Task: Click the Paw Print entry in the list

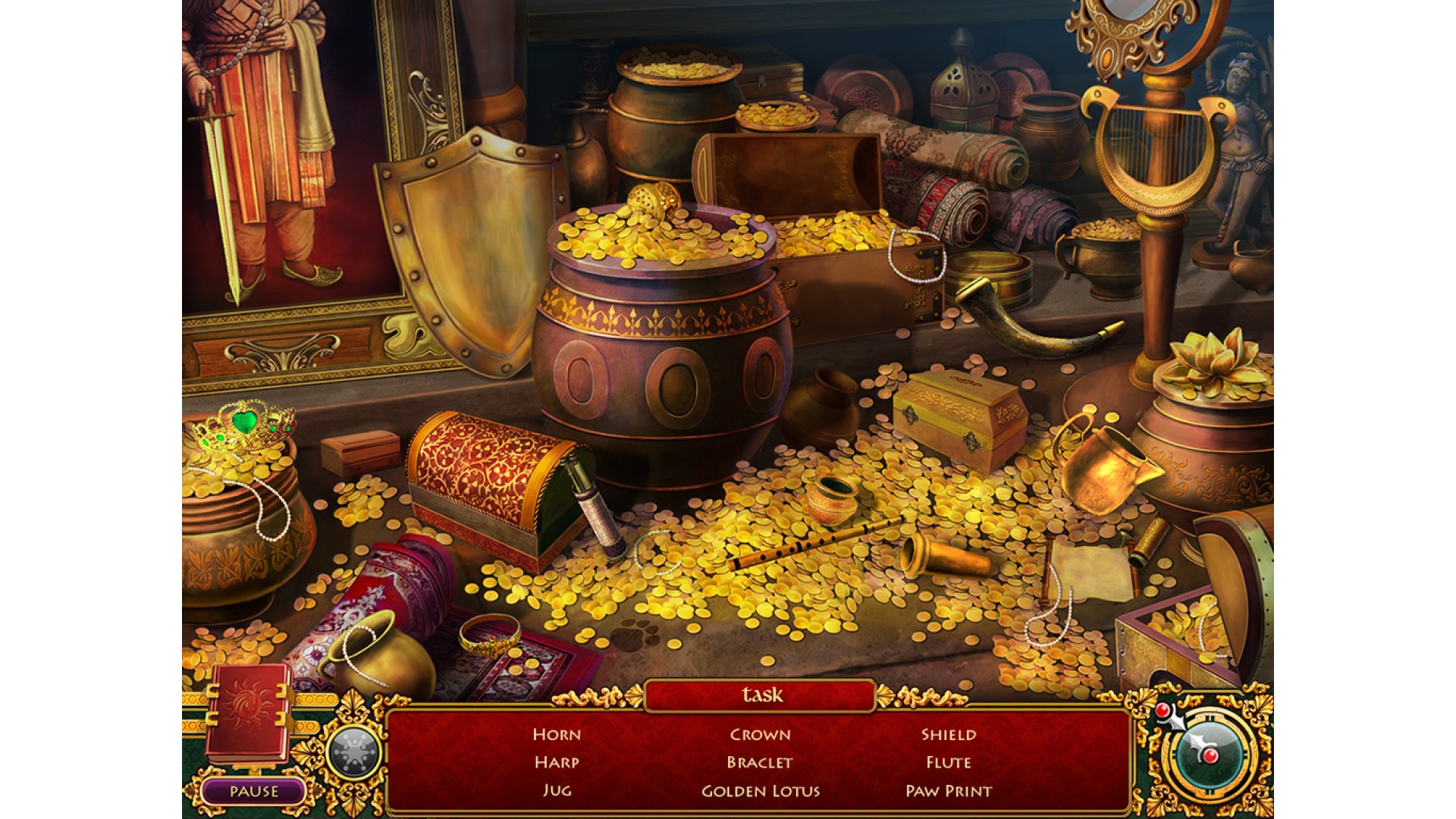Action: click(x=949, y=791)
